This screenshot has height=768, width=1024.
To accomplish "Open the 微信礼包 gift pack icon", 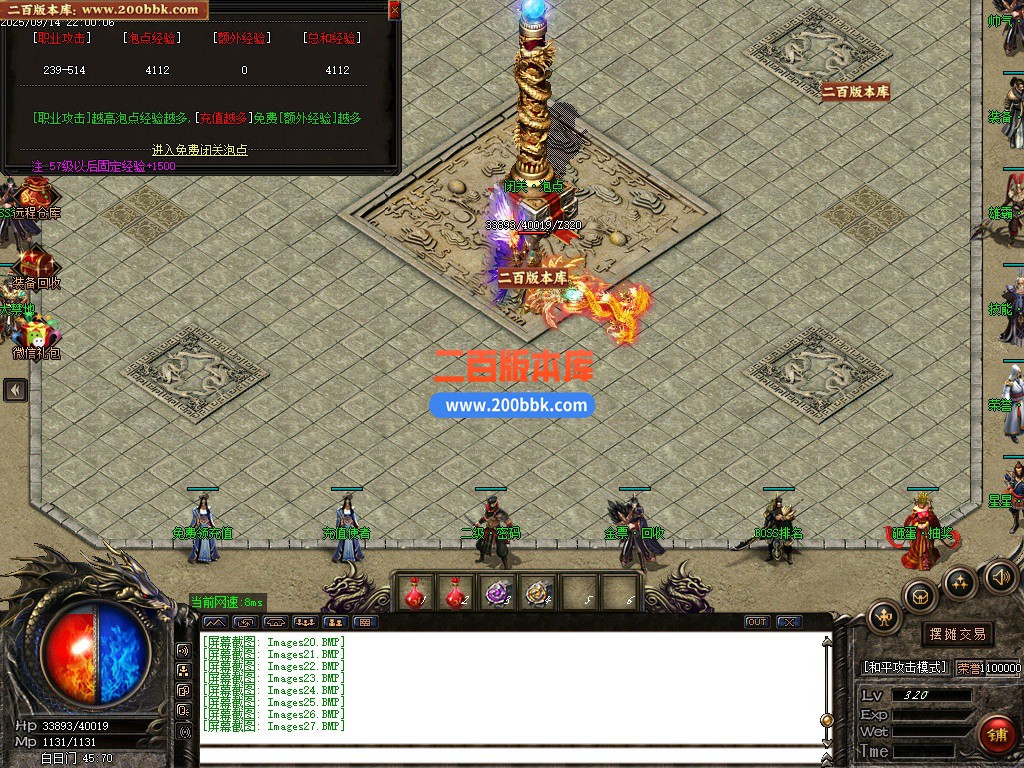I will click(x=35, y=337).
